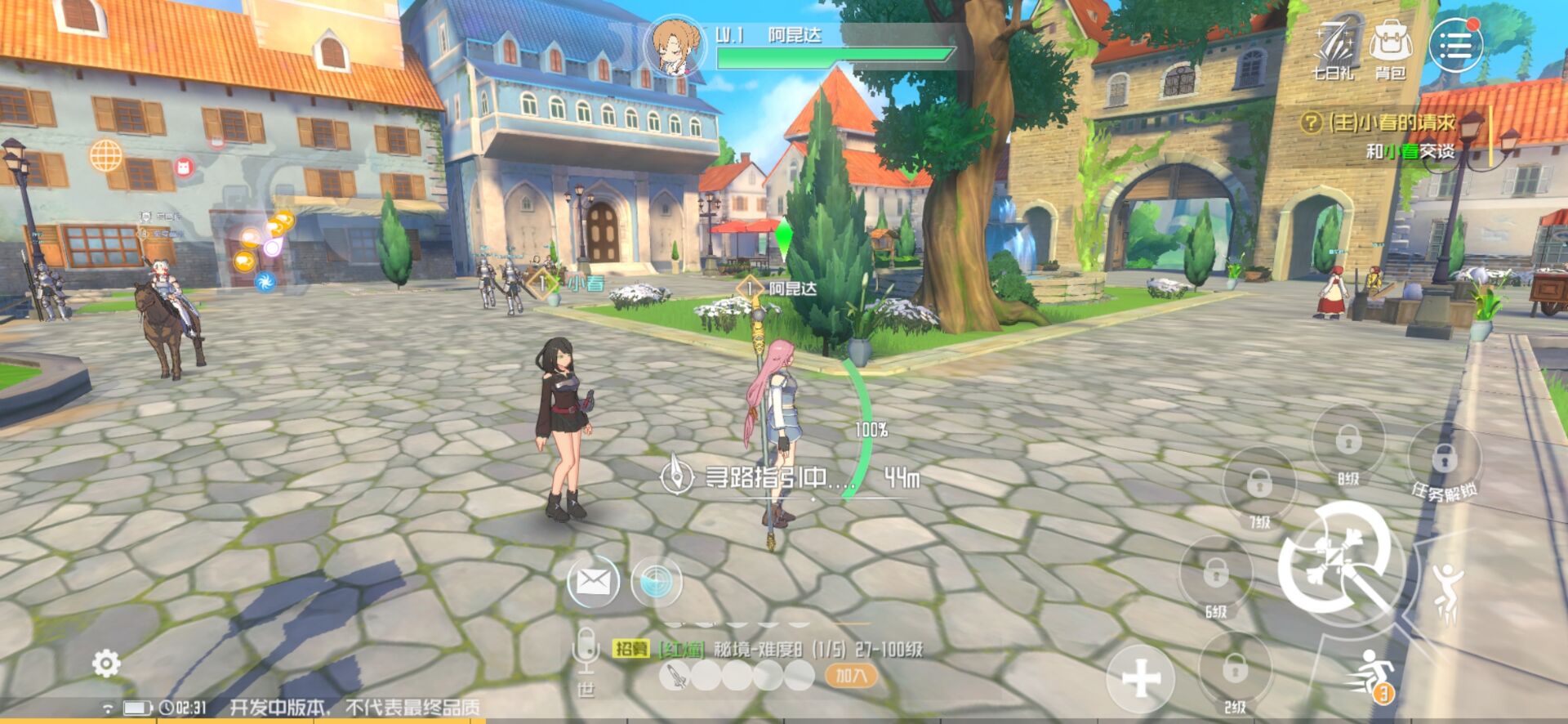Open the settings gear
The height and width of the screenshot is (724, 1568).
coord(106,664)
